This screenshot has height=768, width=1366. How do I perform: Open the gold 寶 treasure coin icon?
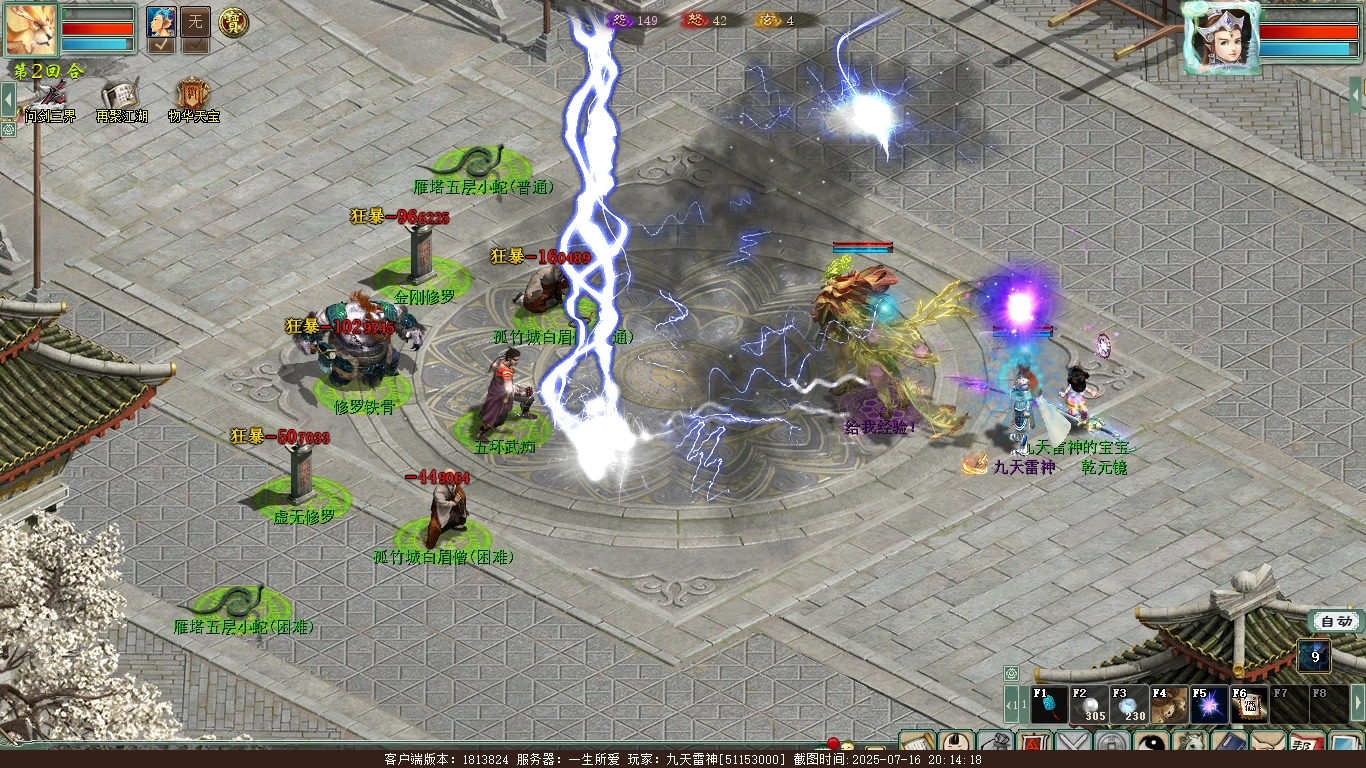pyautogui.click(x=233, y=21)
